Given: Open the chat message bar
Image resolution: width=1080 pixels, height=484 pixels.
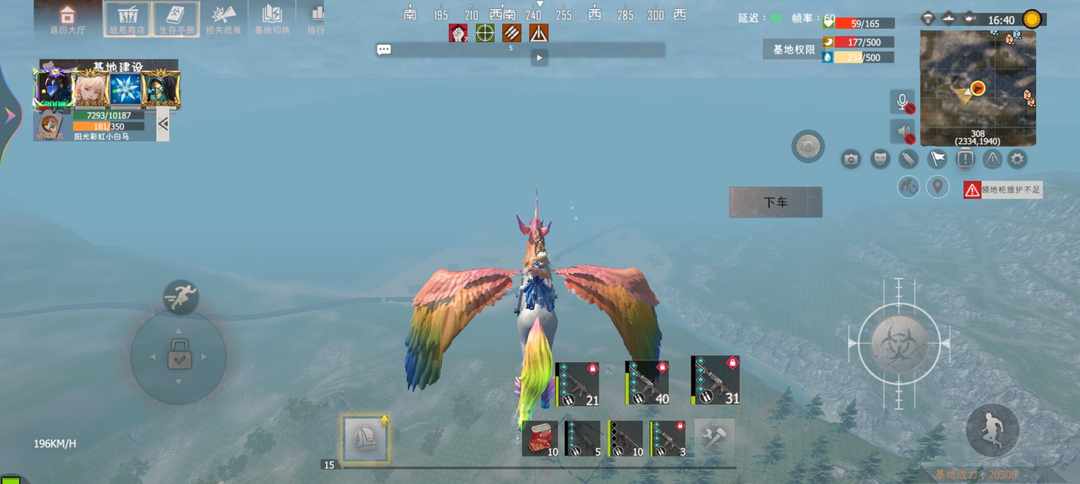Looking at the screenshot, I should pyautogui.click(x=520, y=49).
